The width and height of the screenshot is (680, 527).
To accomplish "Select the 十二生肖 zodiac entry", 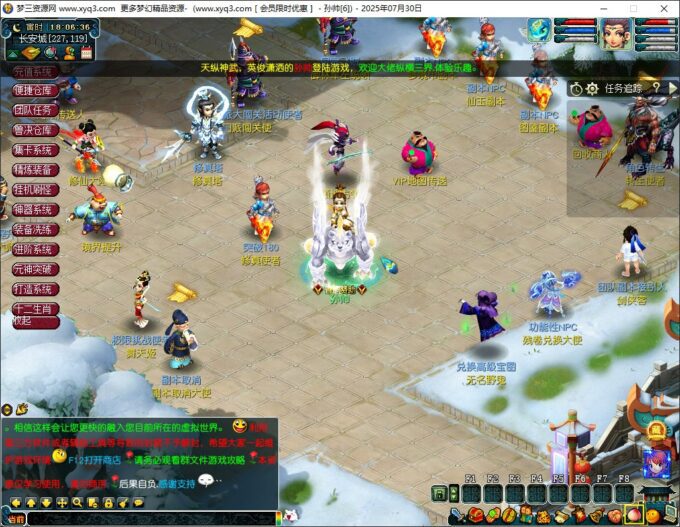I will click(31, 308).
